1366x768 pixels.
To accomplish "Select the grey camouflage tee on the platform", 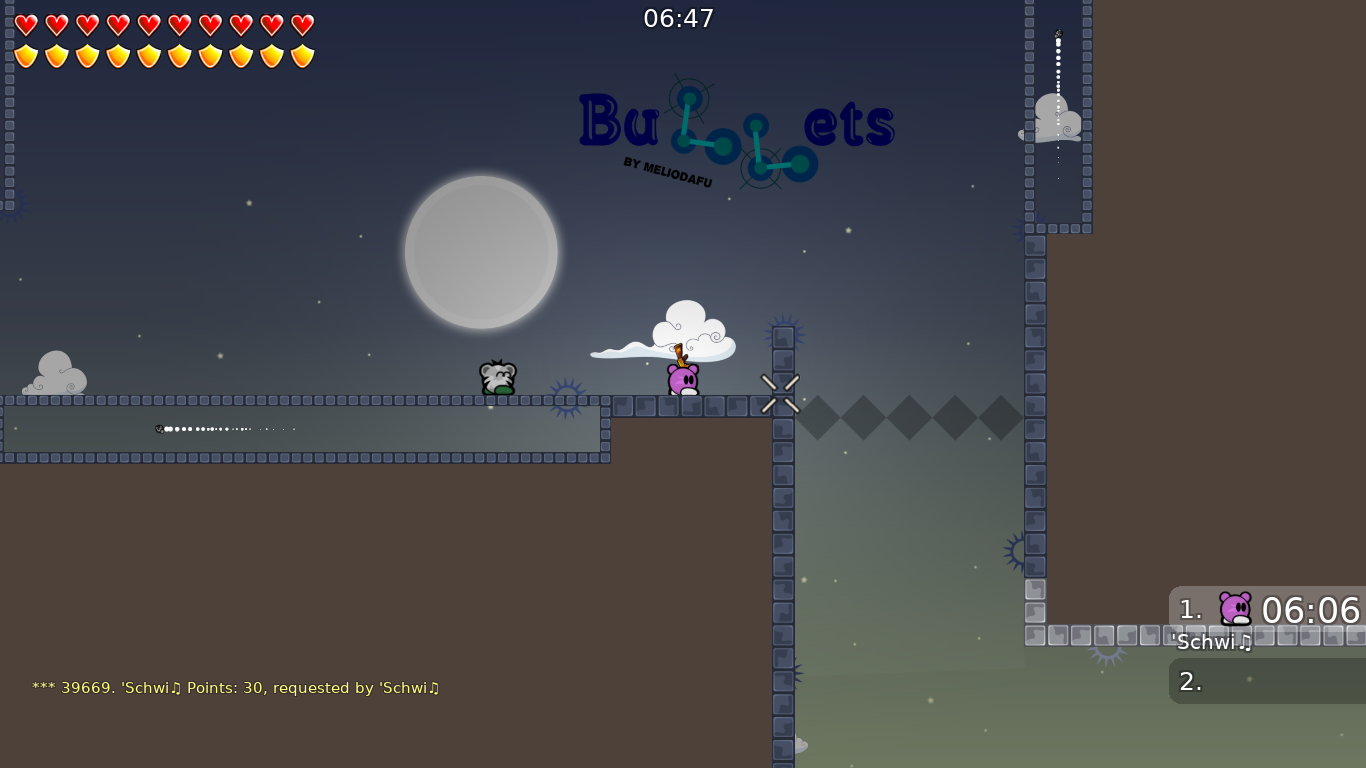I will pos(497,379).
